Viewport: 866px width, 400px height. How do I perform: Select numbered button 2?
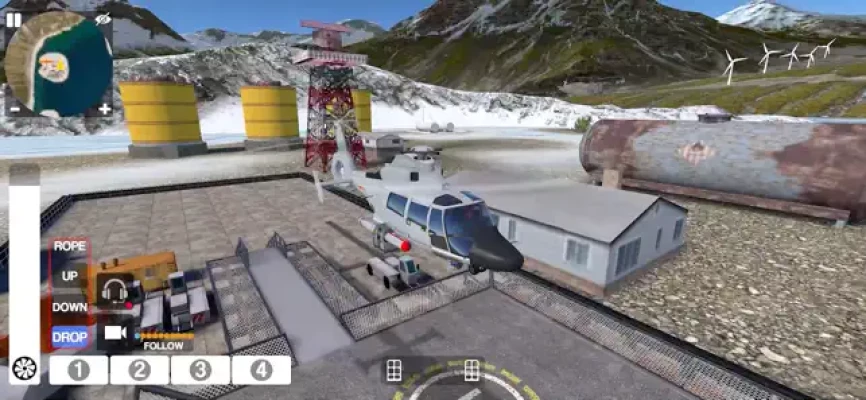point(140,370)
